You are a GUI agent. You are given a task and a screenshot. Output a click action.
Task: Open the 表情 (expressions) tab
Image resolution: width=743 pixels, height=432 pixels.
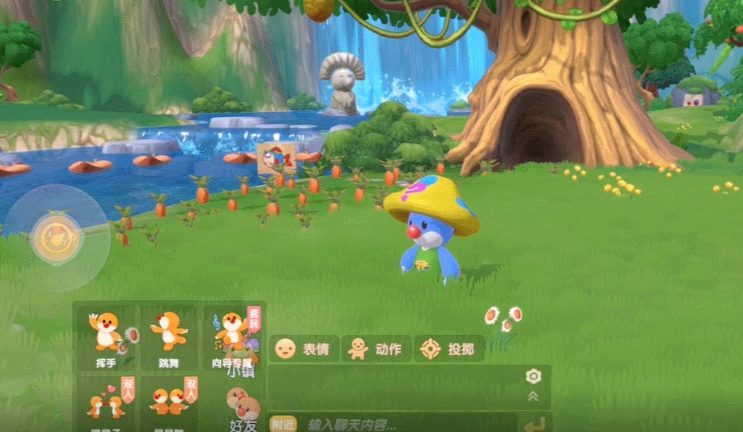(304, 349)
